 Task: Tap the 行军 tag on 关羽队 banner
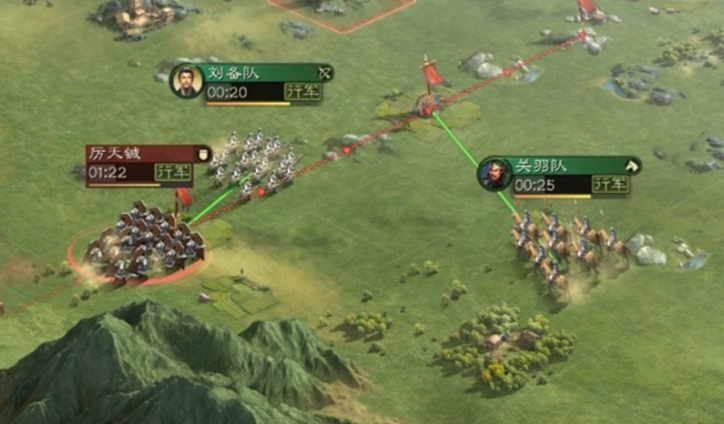pyautogui.click(x=610, y=184)
